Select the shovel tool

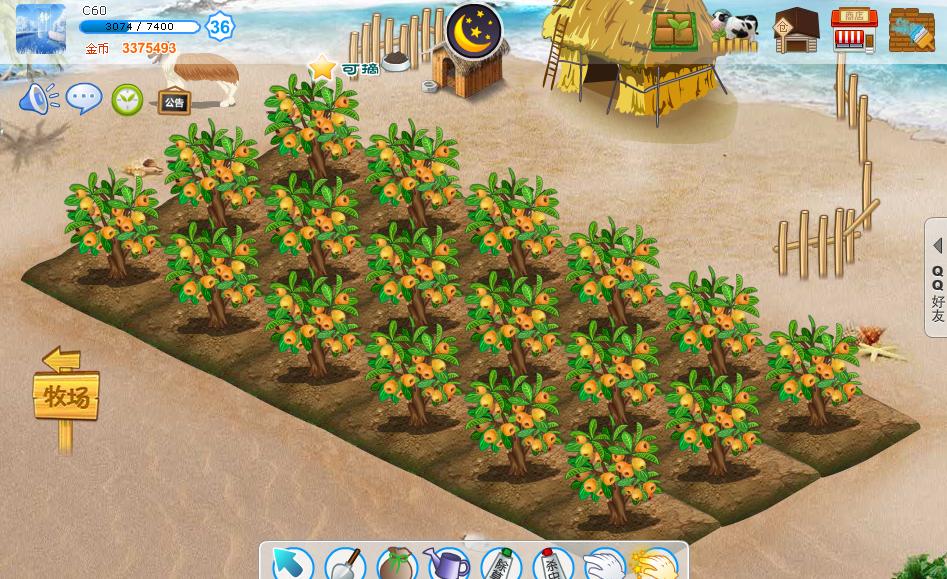point(344,563)
